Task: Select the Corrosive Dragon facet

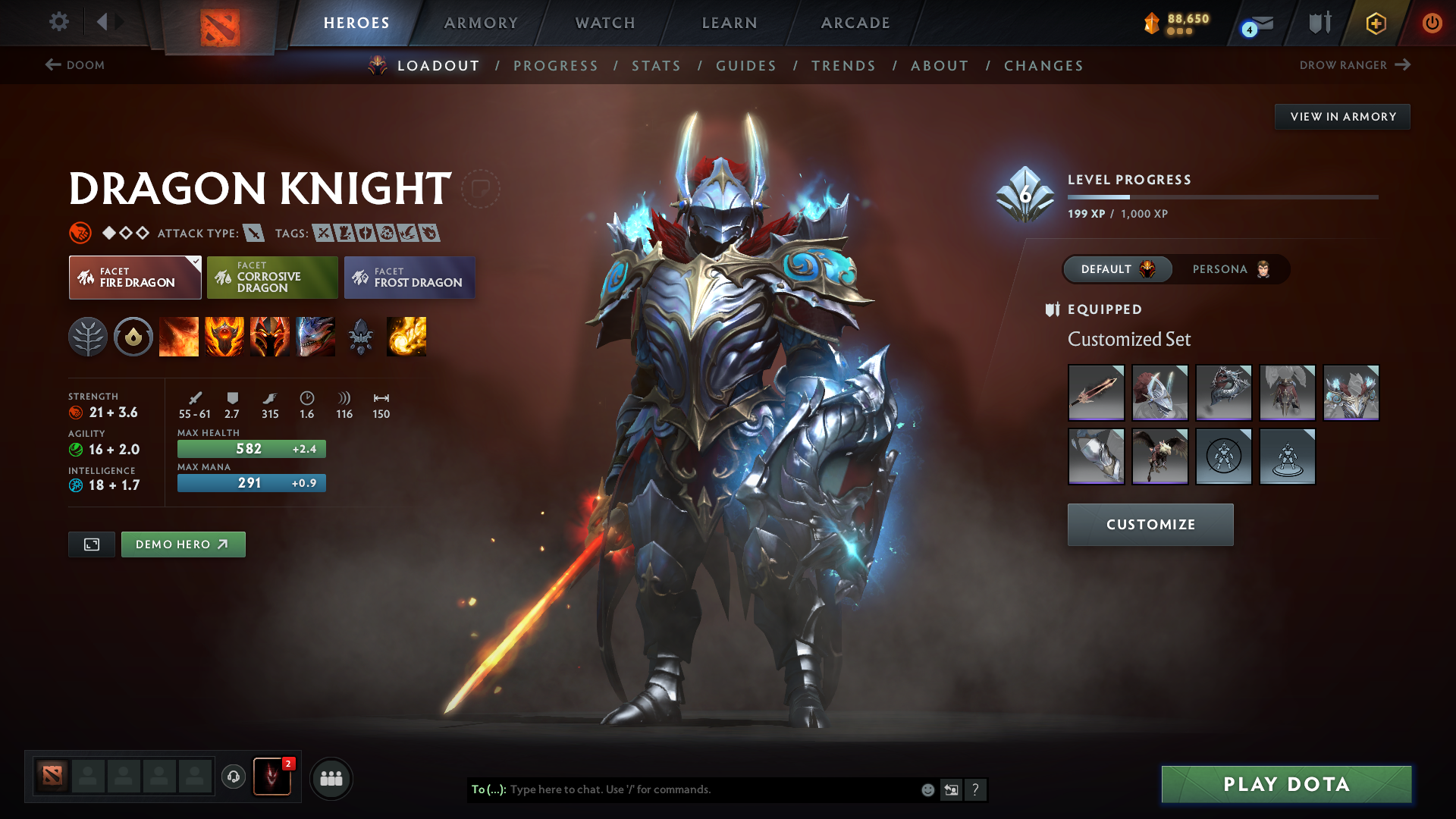Action: [271, 277]
